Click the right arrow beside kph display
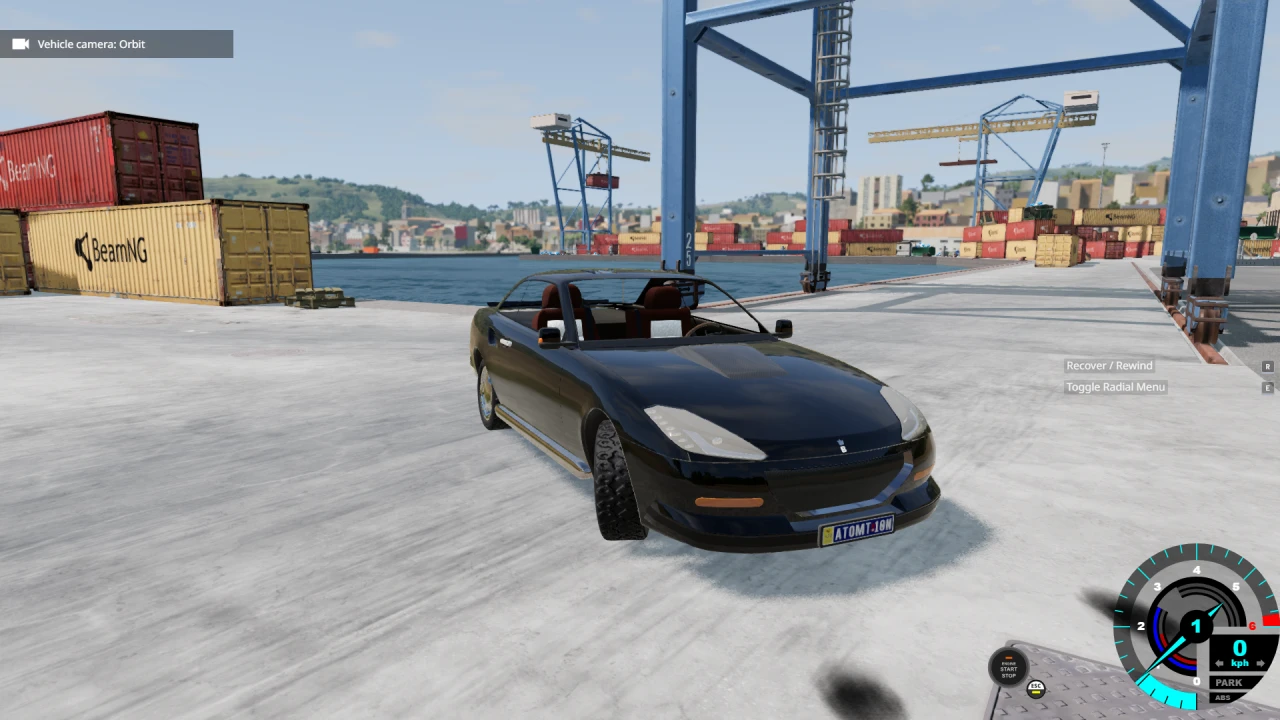 1261,662
